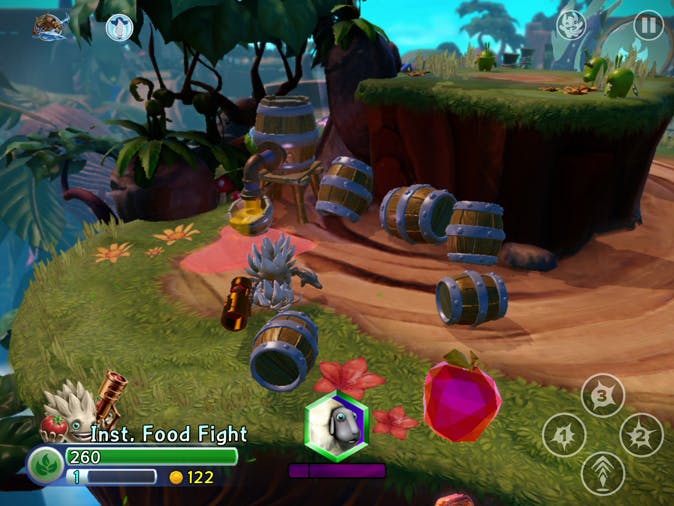Open the Food Fight character portrait
Viewport: 674px width, 506px height.
pos(72,412)
